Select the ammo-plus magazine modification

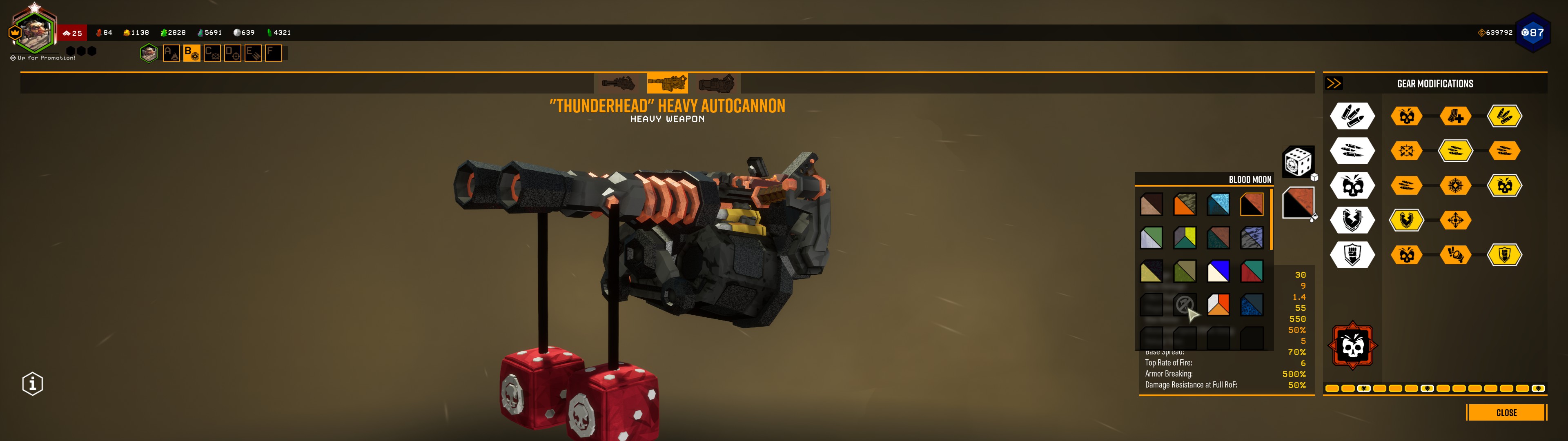point(1455,116)
